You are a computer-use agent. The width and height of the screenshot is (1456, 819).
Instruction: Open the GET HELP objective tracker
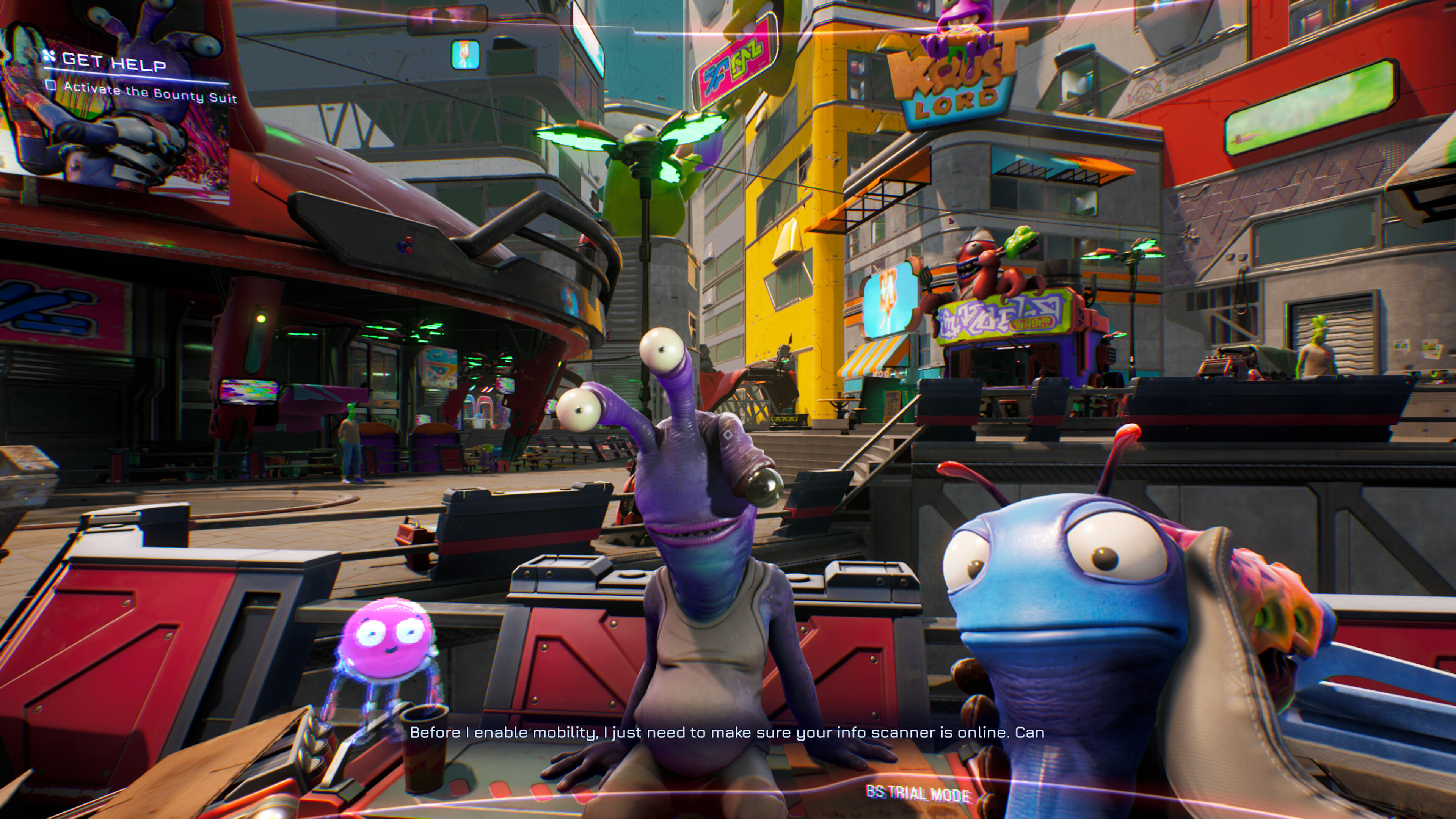(x=113, y=61)
